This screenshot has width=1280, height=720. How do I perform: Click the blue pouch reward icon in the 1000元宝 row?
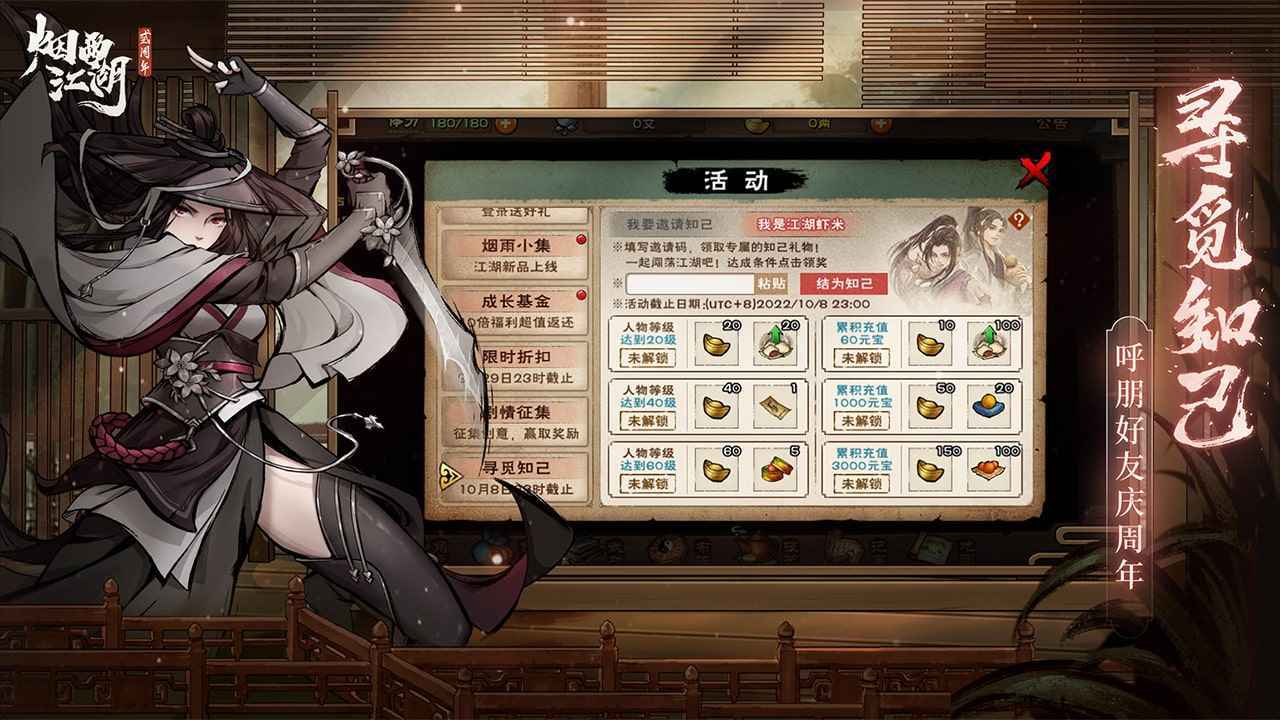coord(990,406)
